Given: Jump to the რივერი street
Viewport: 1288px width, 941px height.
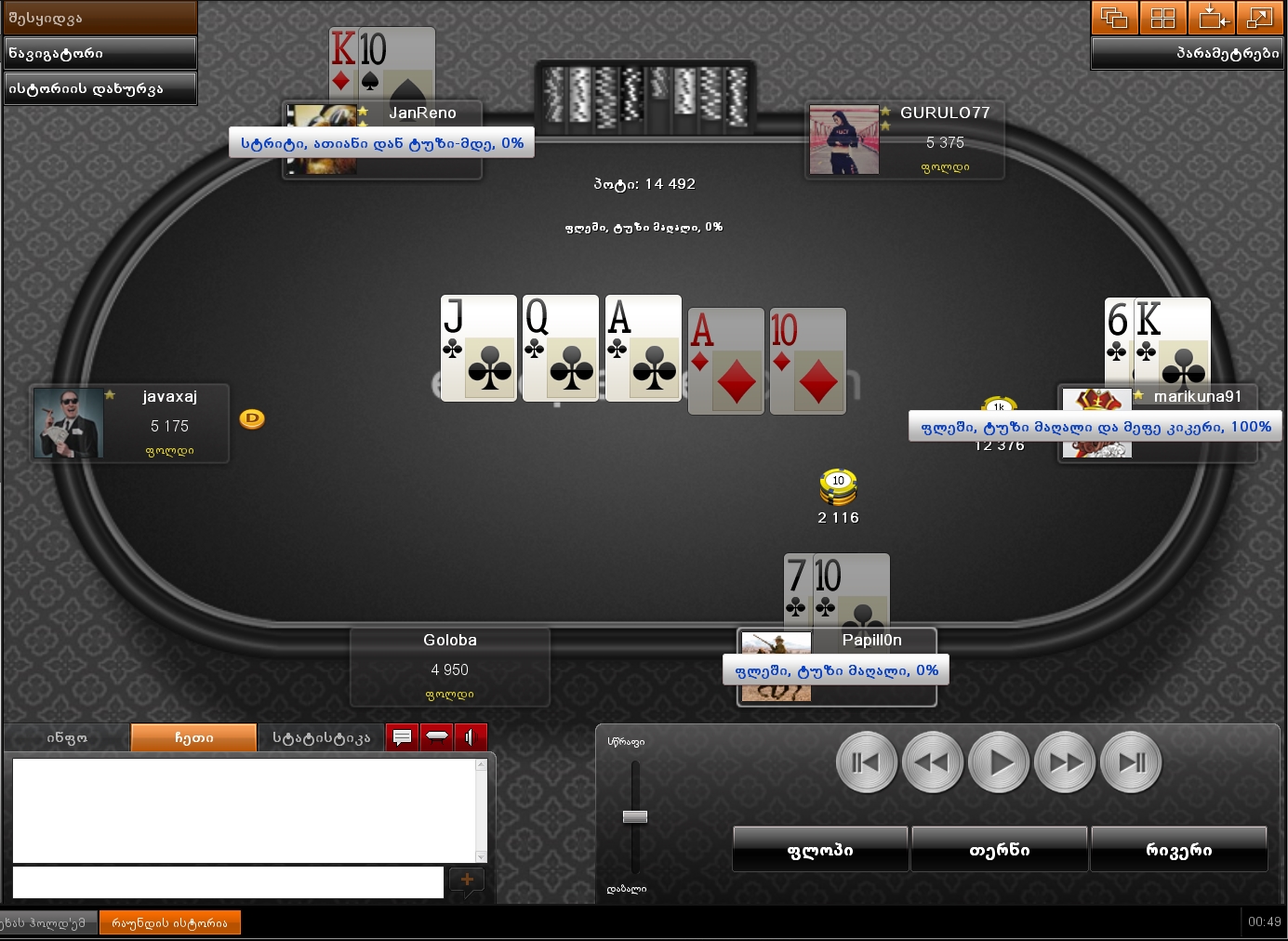Looking at the screenshot, I should click(1179, 848).
